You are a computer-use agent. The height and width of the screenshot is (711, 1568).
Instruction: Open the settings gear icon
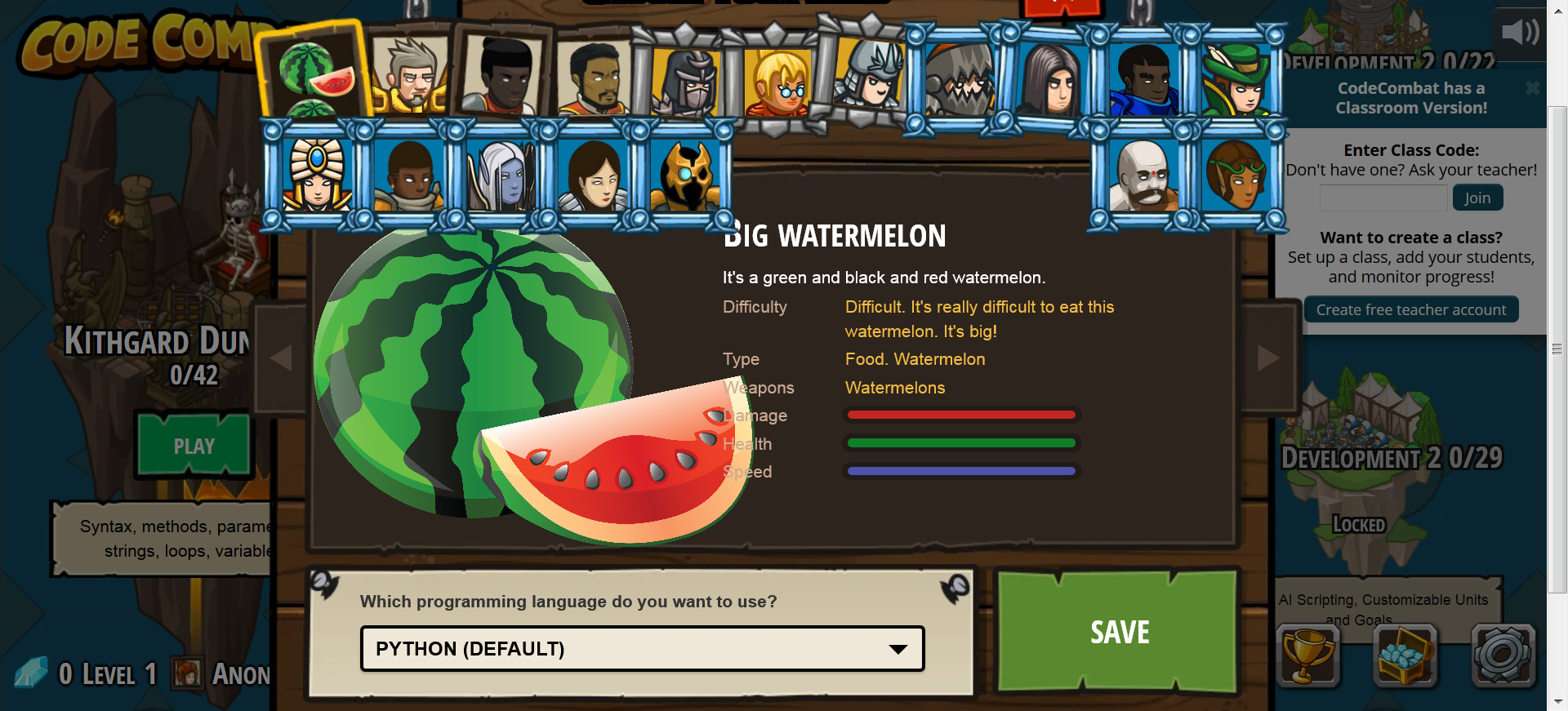tap(1503, 655)
